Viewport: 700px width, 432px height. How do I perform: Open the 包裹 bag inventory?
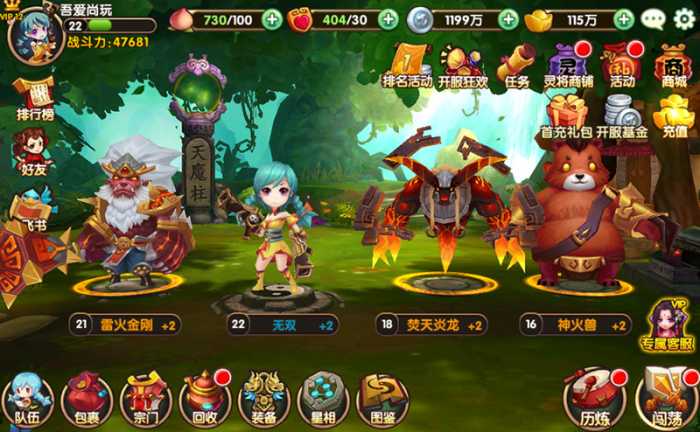(x=86, y=399)
